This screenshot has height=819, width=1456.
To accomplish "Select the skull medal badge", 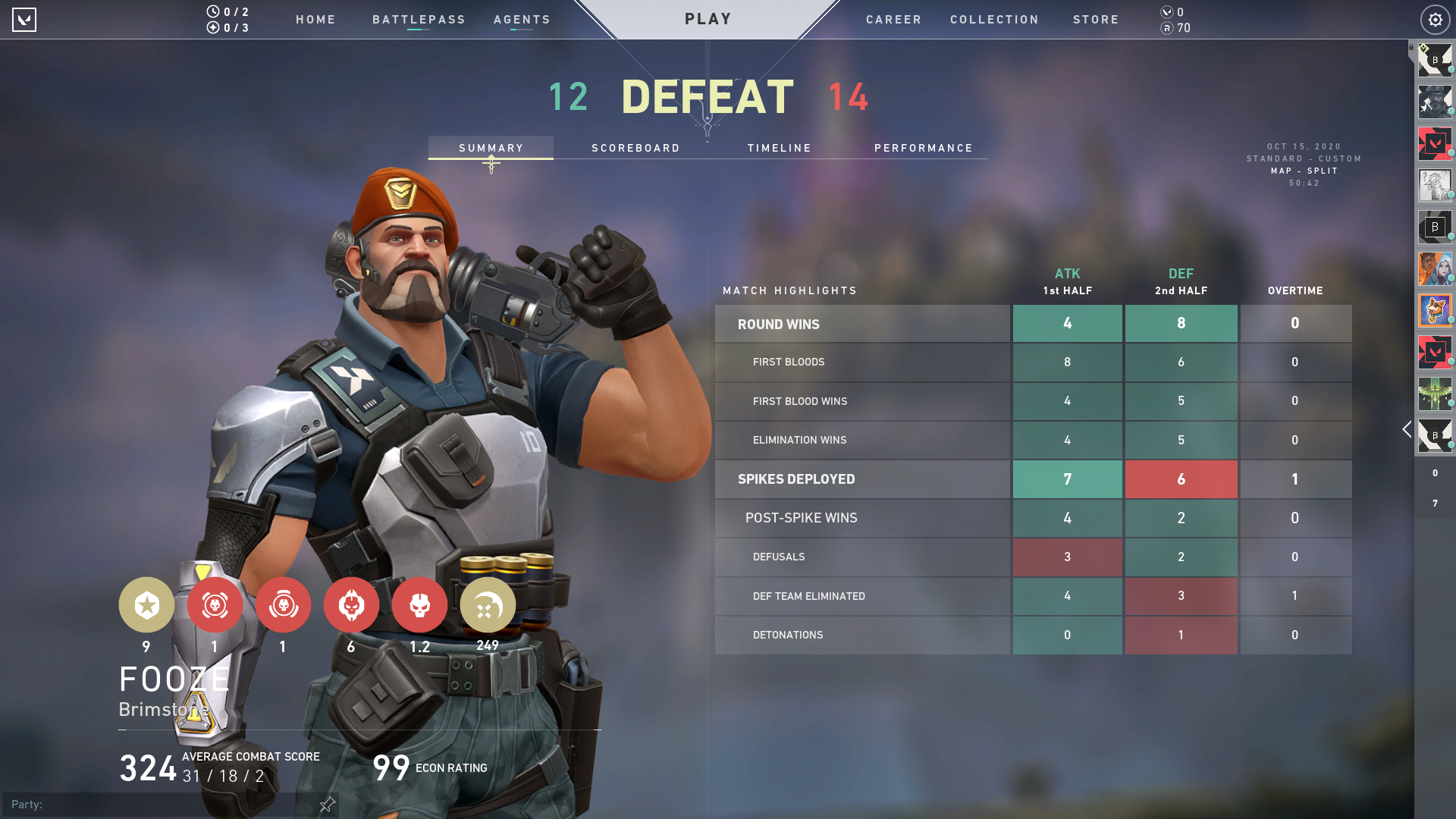I will click(x=419, y=604).
